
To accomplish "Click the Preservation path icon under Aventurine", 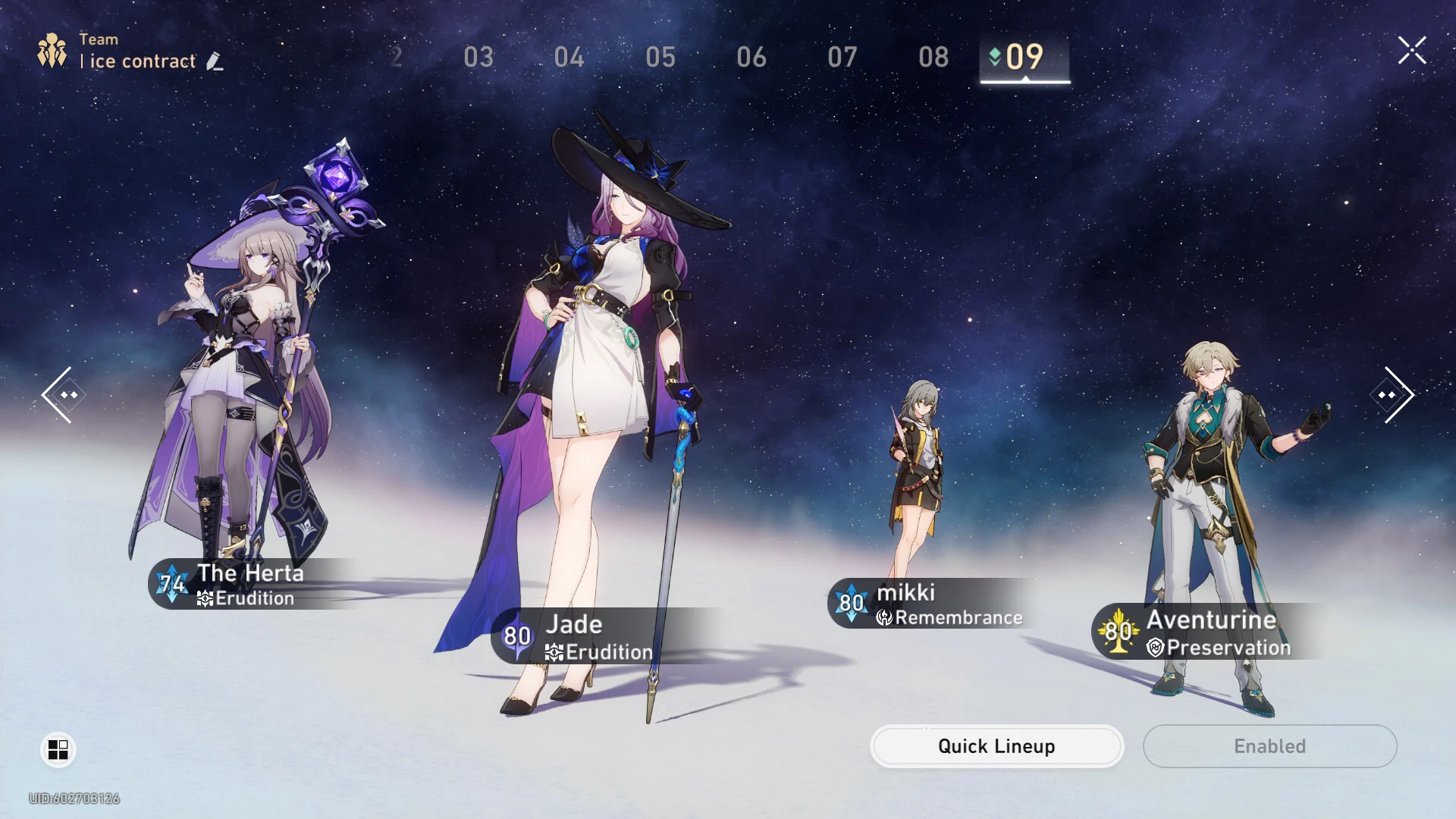I will click(x=1154, y=648).
